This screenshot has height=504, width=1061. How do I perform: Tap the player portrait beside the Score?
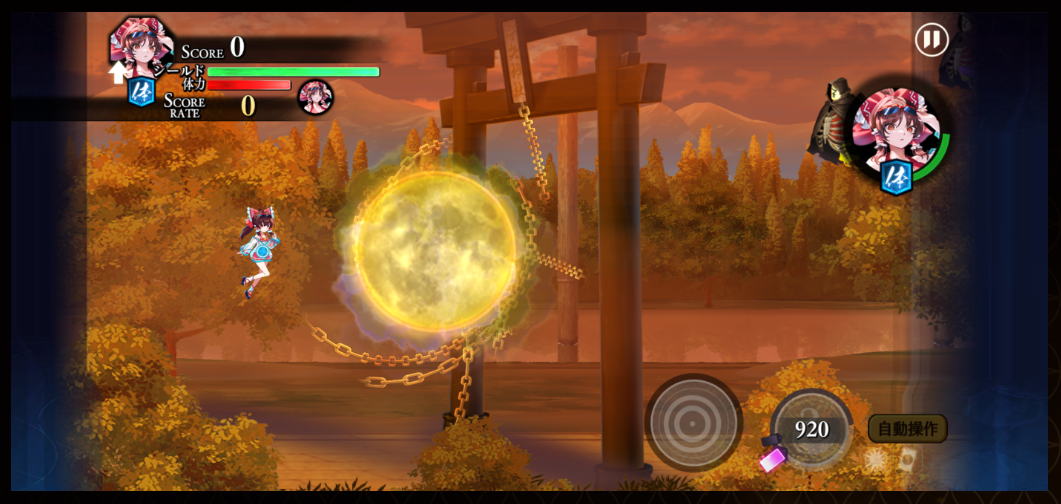point(140,44)
